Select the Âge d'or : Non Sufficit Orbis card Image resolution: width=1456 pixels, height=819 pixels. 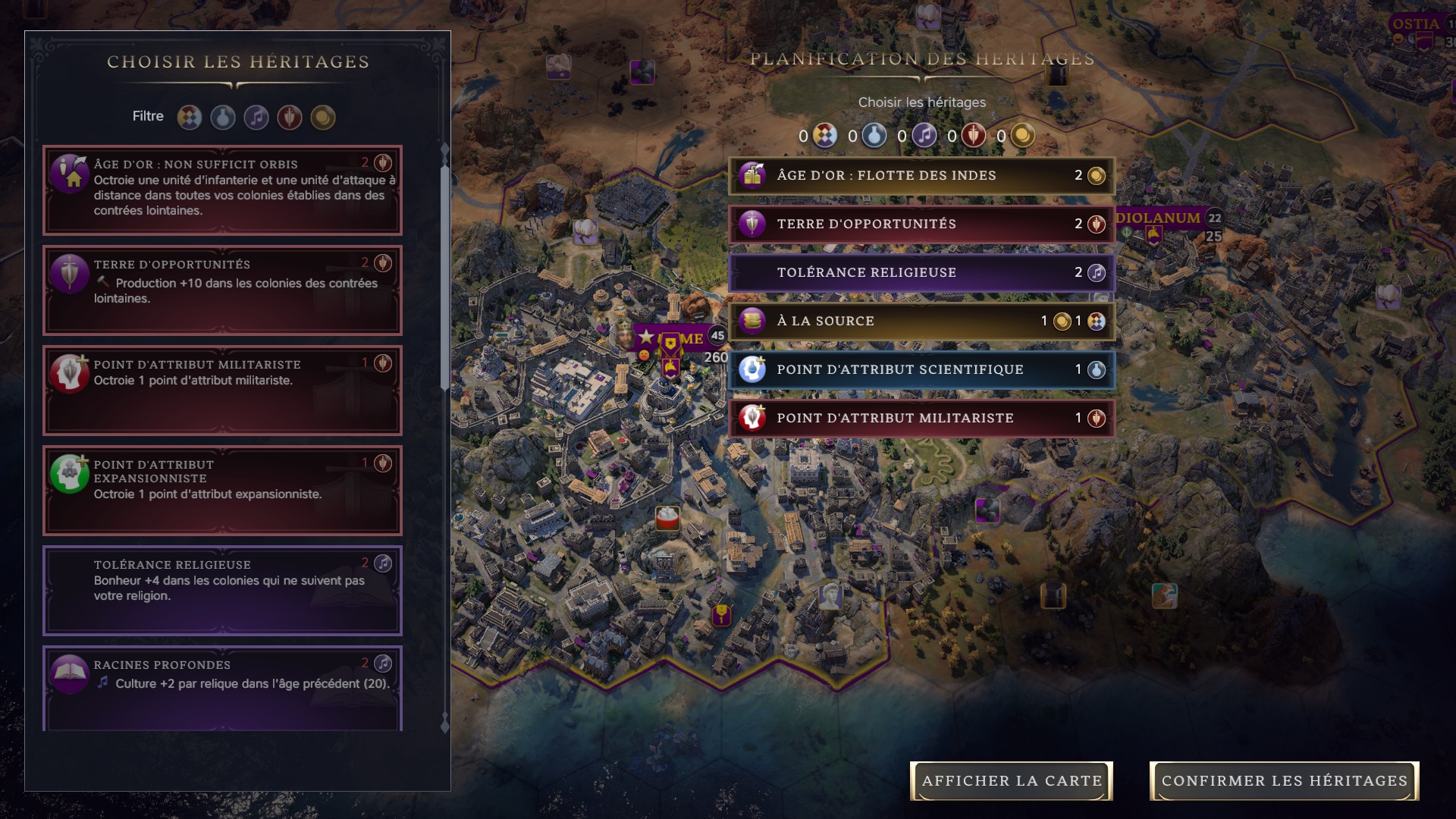tap(222, 190)
